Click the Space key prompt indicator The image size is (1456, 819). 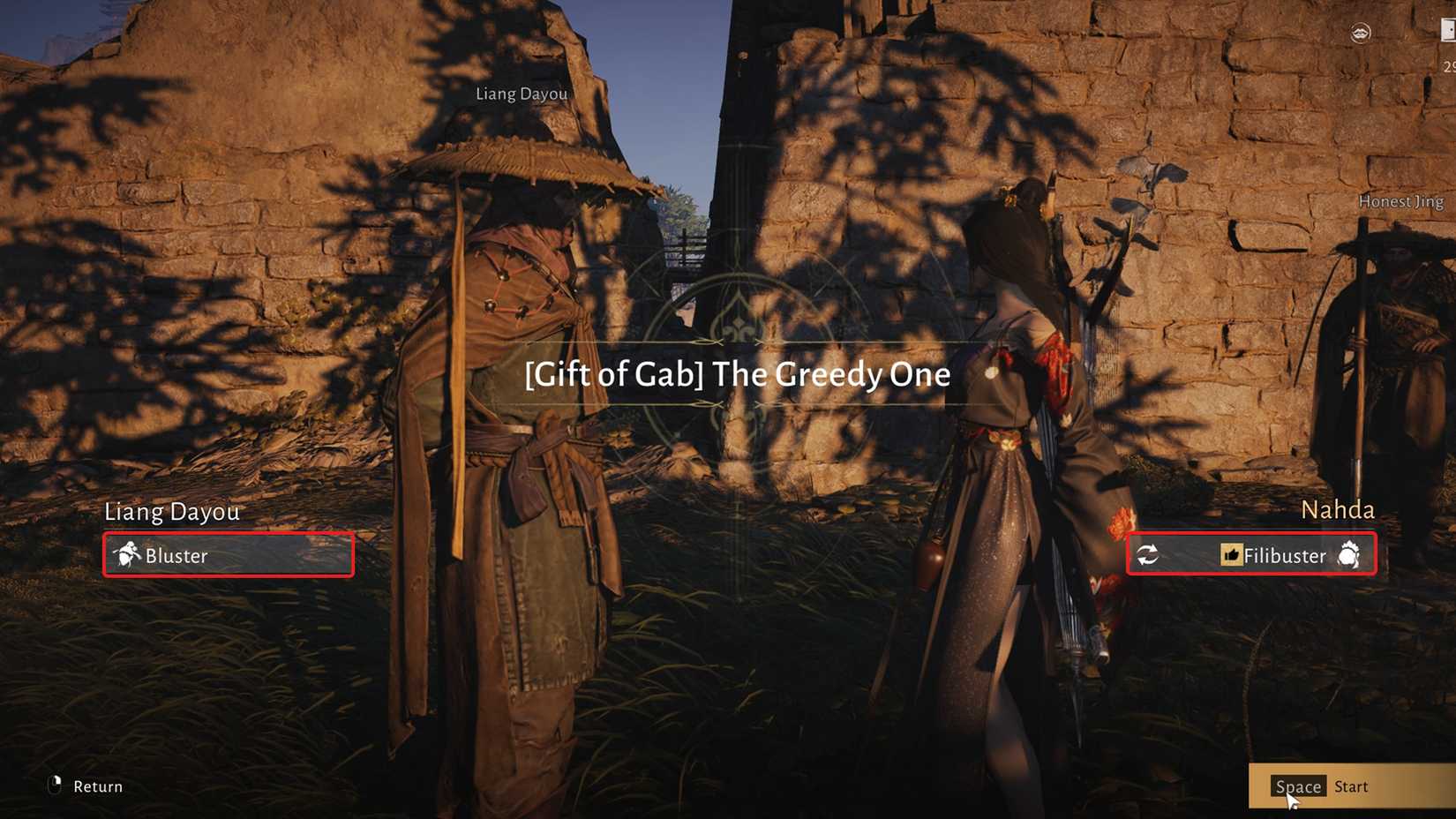1298,785
